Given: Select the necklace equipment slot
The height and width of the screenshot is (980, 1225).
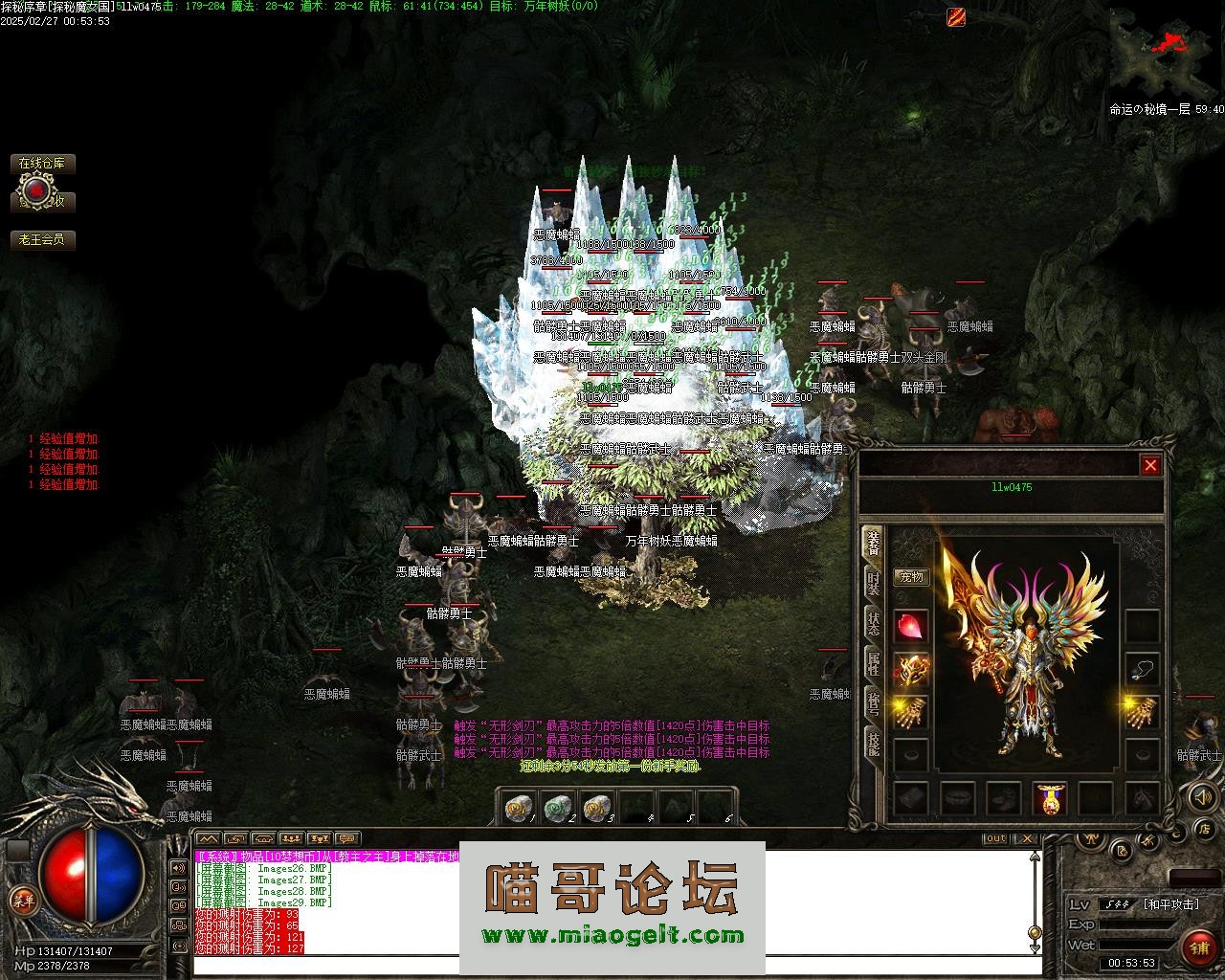Looking at the screenshot, I should [1142, 669].
